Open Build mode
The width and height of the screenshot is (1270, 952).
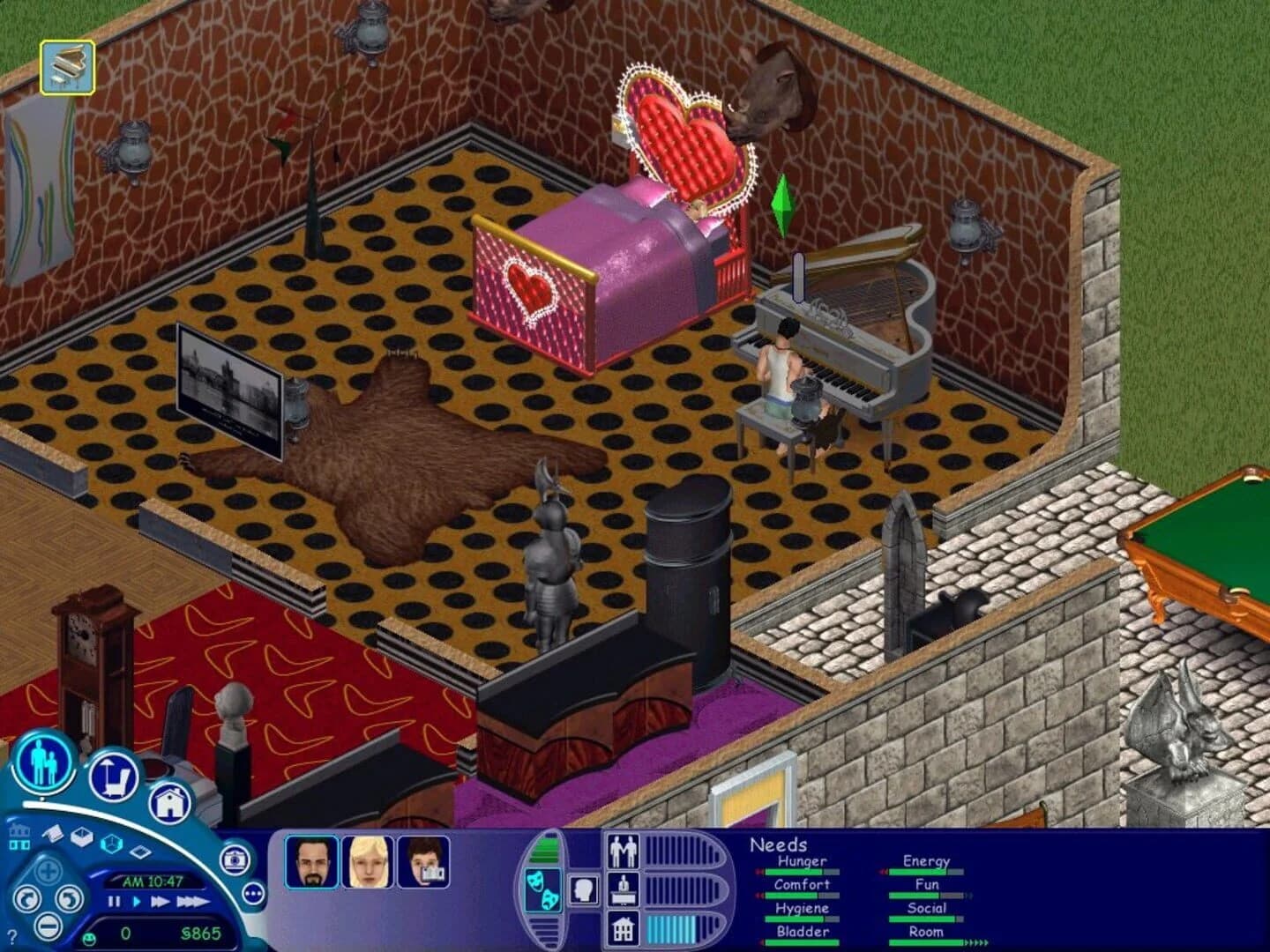(x=169, y=803)
